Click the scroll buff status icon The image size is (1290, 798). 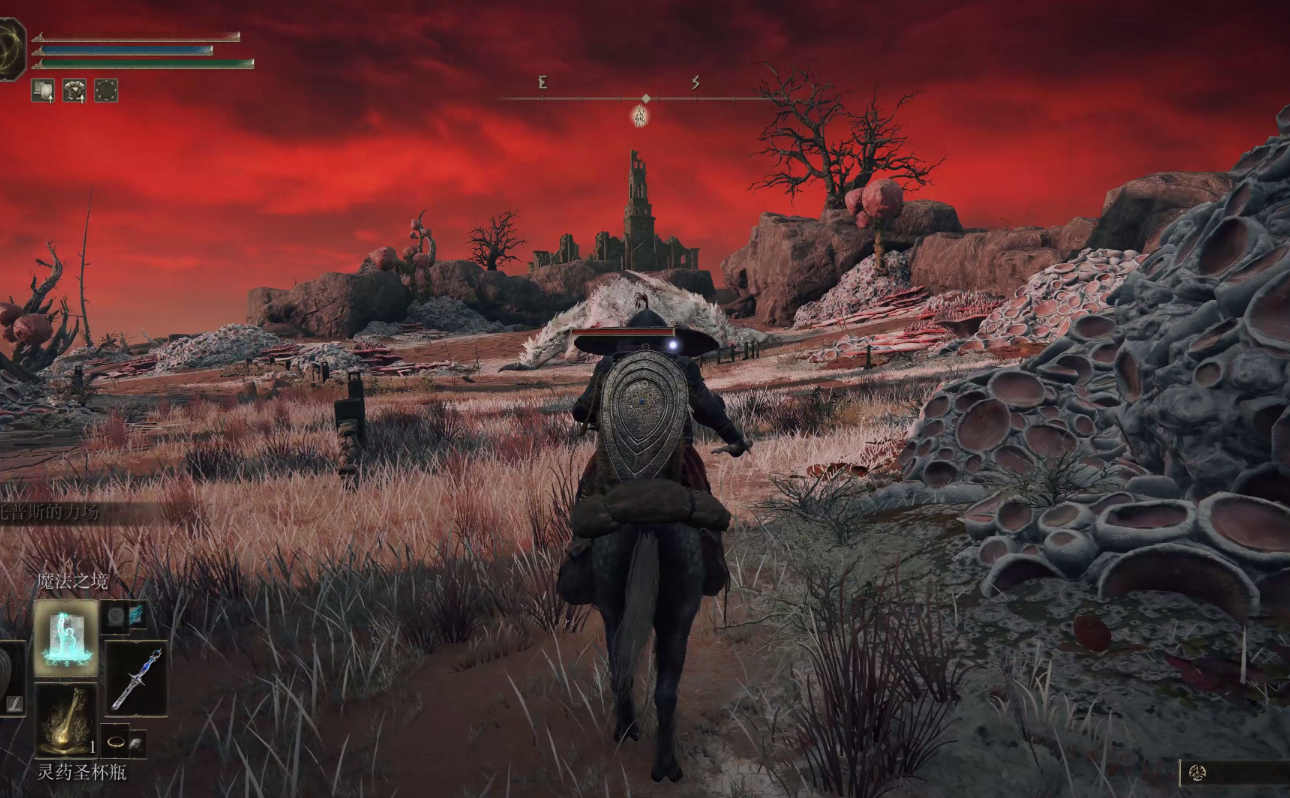[x=42, y=90]
